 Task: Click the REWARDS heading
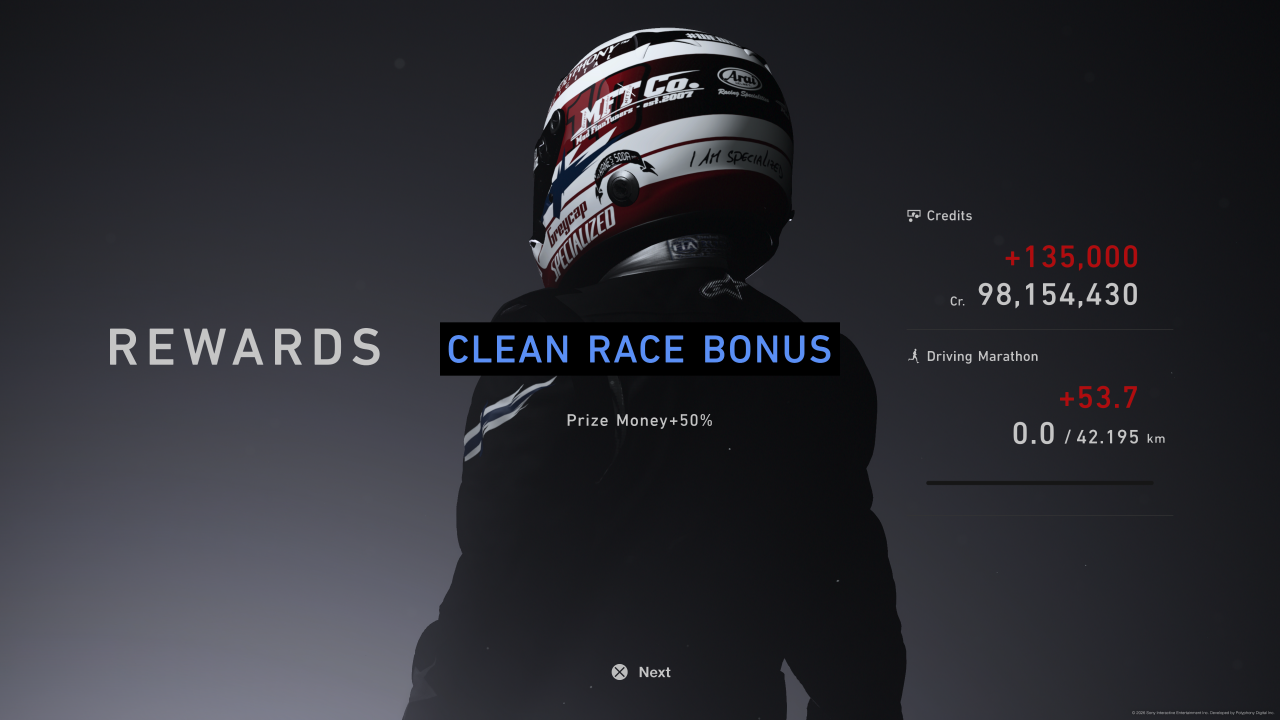[245, 348]
